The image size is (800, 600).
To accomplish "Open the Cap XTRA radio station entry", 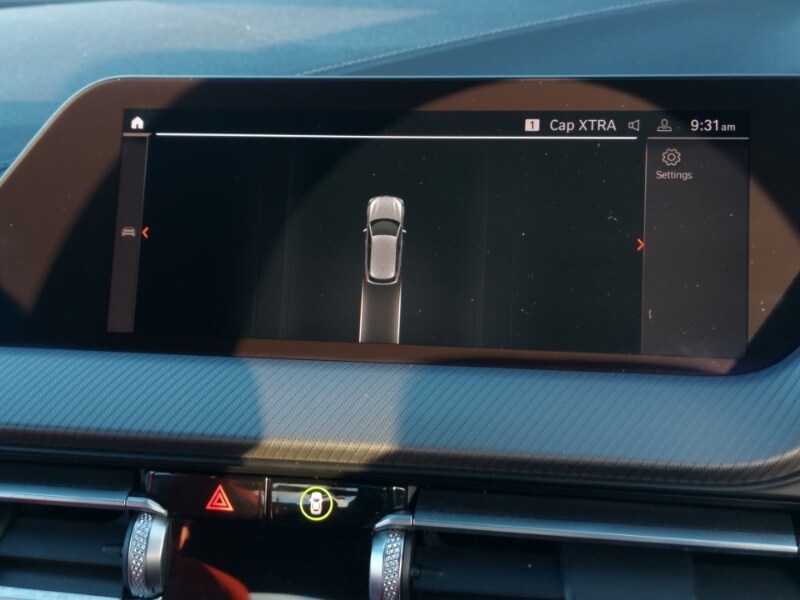I will pos(582,125).
